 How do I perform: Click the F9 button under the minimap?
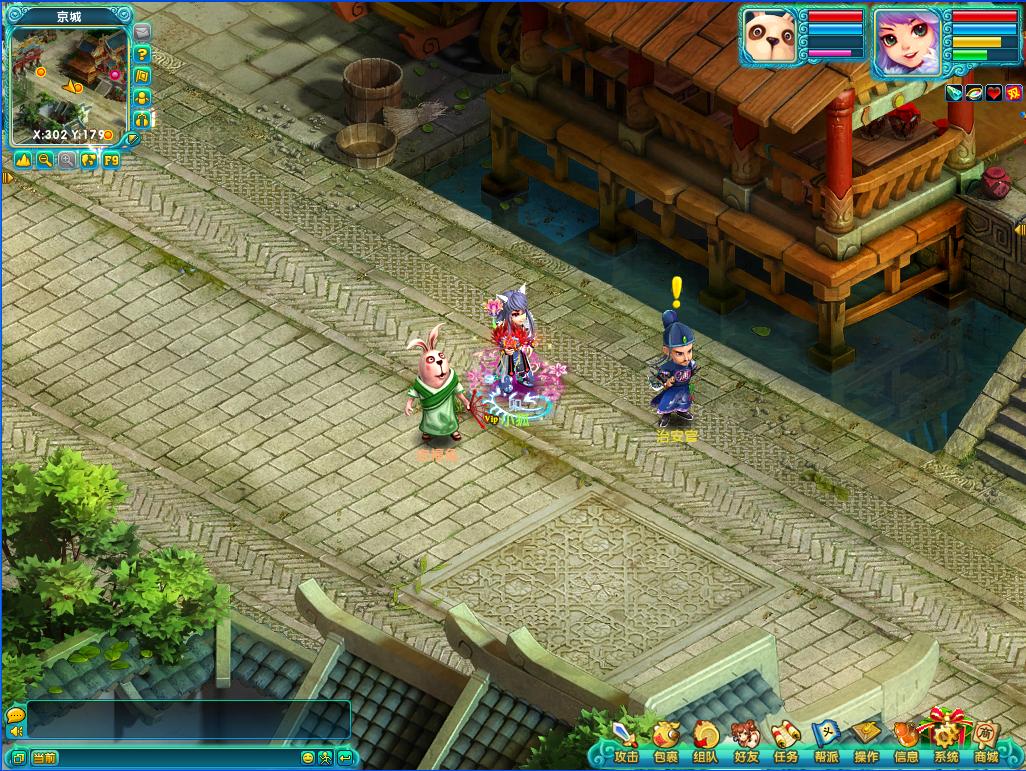111,160
